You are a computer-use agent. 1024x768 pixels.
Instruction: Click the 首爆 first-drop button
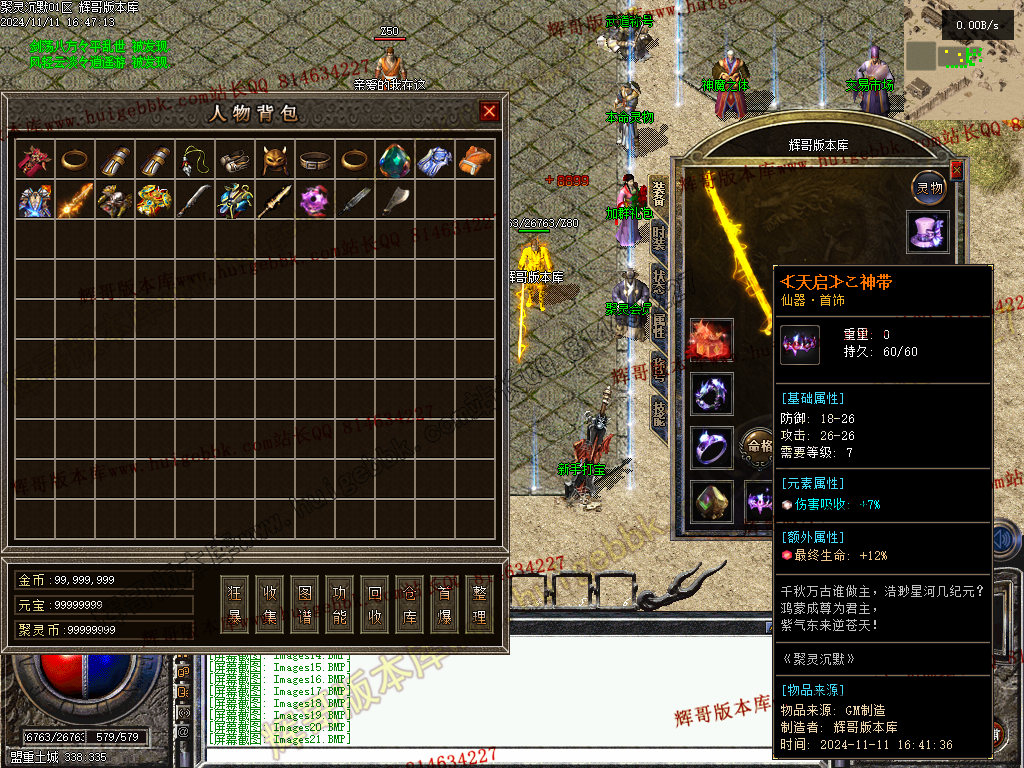(x=445, y=603)
